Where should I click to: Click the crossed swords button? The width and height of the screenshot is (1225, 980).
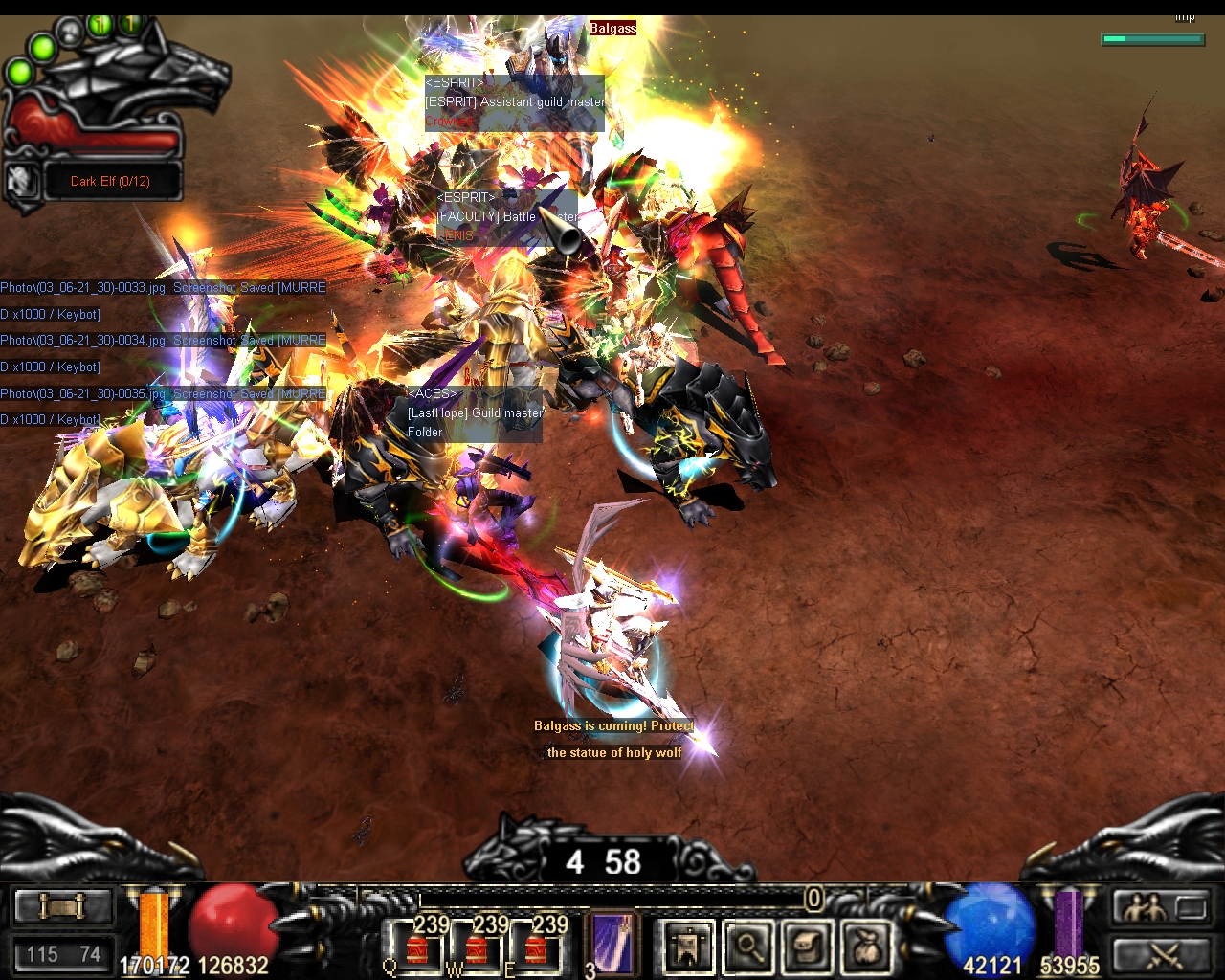click(1161, 954)
